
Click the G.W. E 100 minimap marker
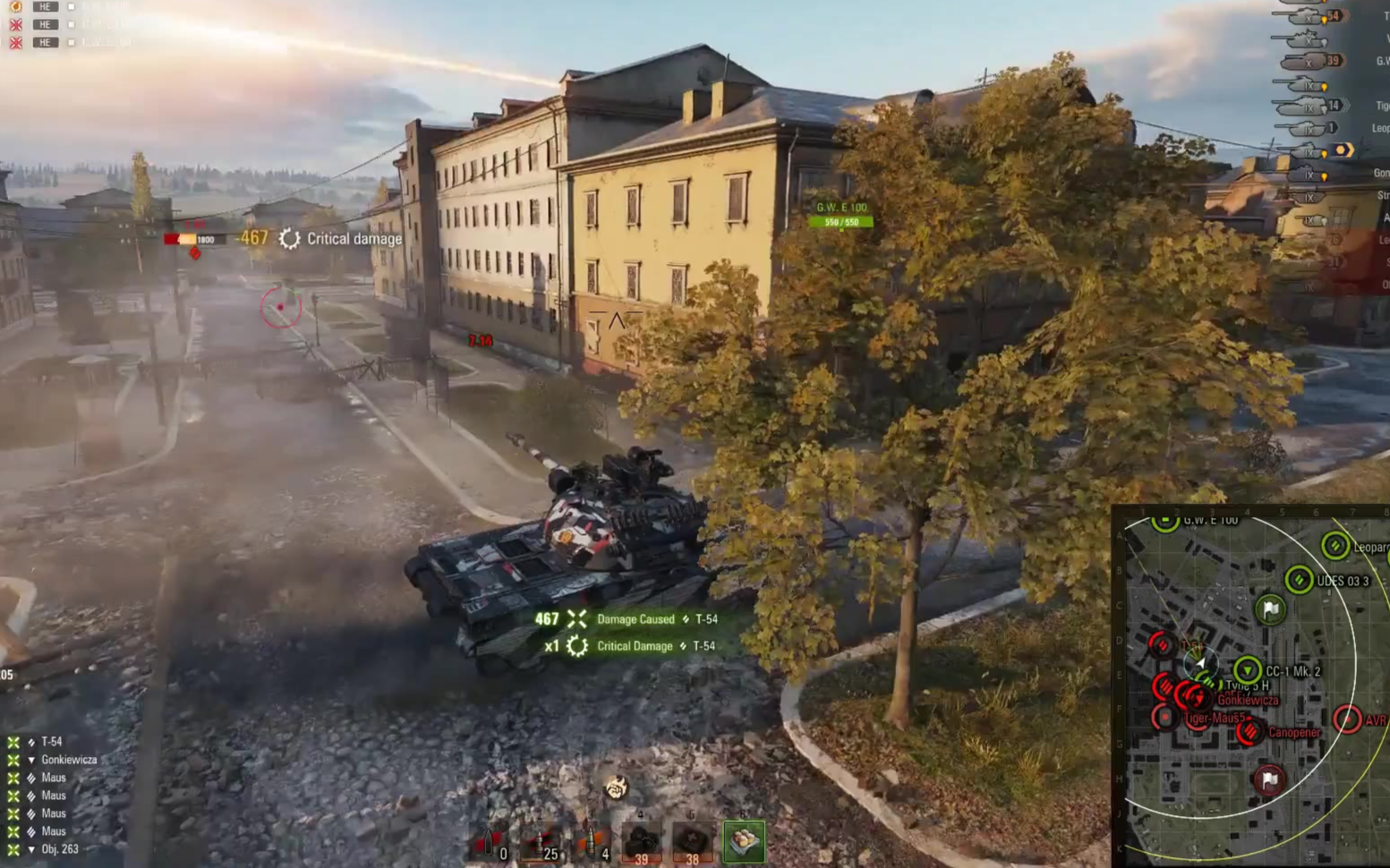pos(1164,520)
